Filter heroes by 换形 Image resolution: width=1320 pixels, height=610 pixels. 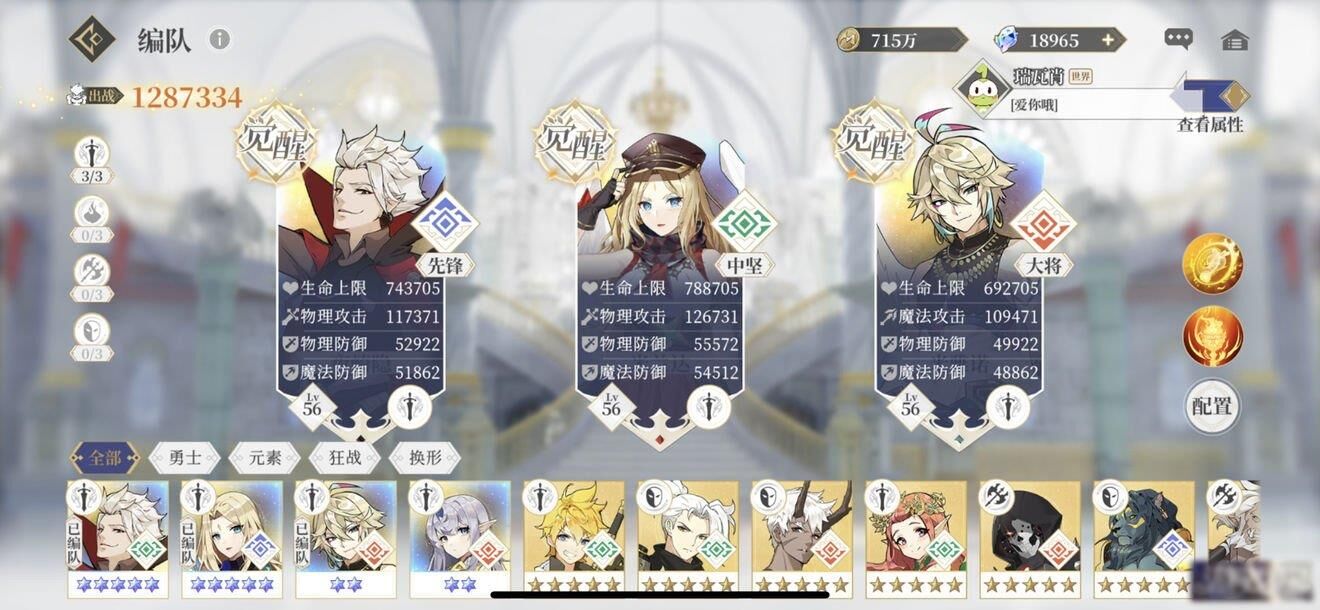click(425, 459)
